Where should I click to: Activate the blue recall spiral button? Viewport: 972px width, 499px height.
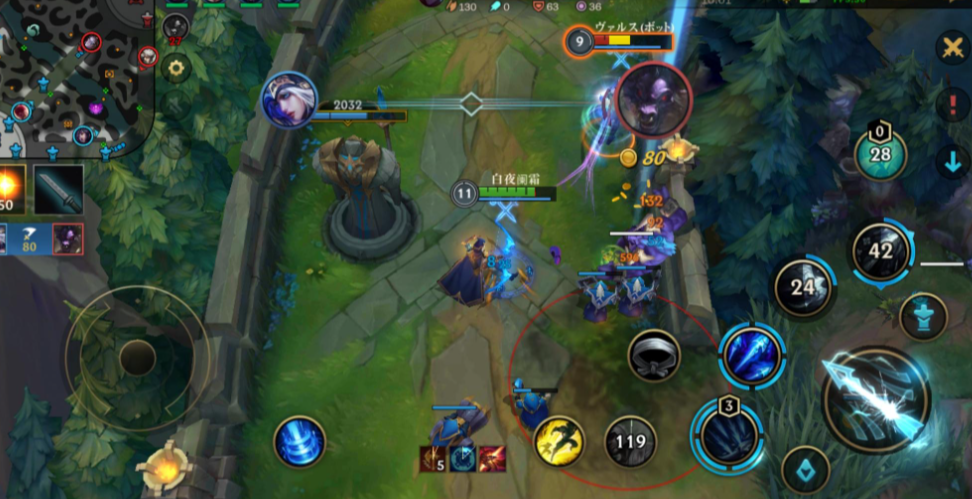coord(299,442)
